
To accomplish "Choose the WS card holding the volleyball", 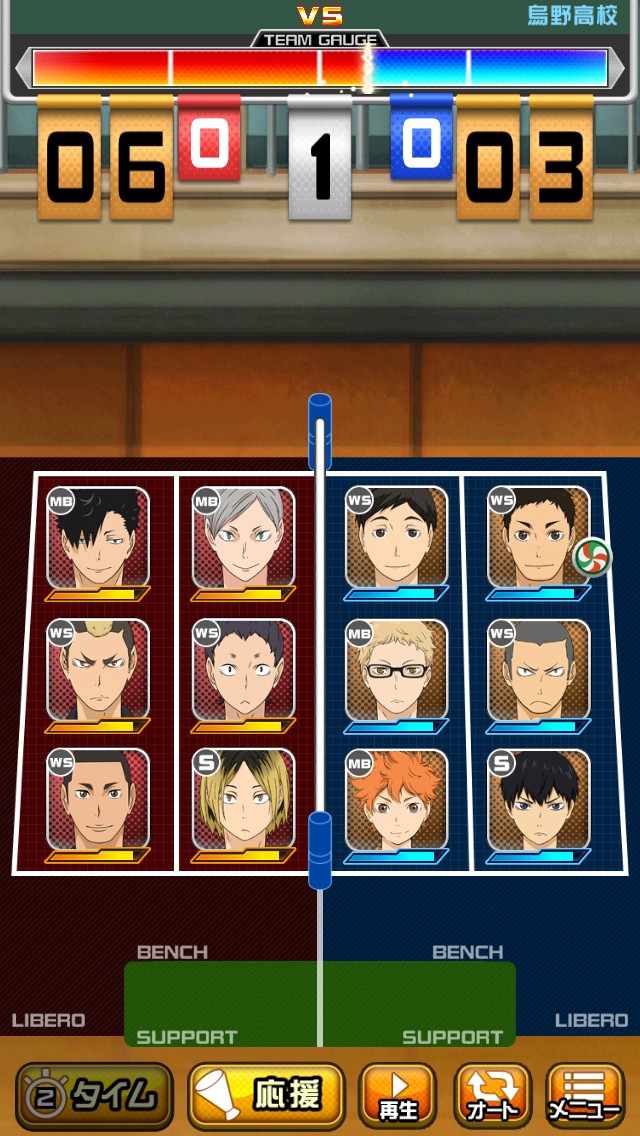I will (539, 539).
